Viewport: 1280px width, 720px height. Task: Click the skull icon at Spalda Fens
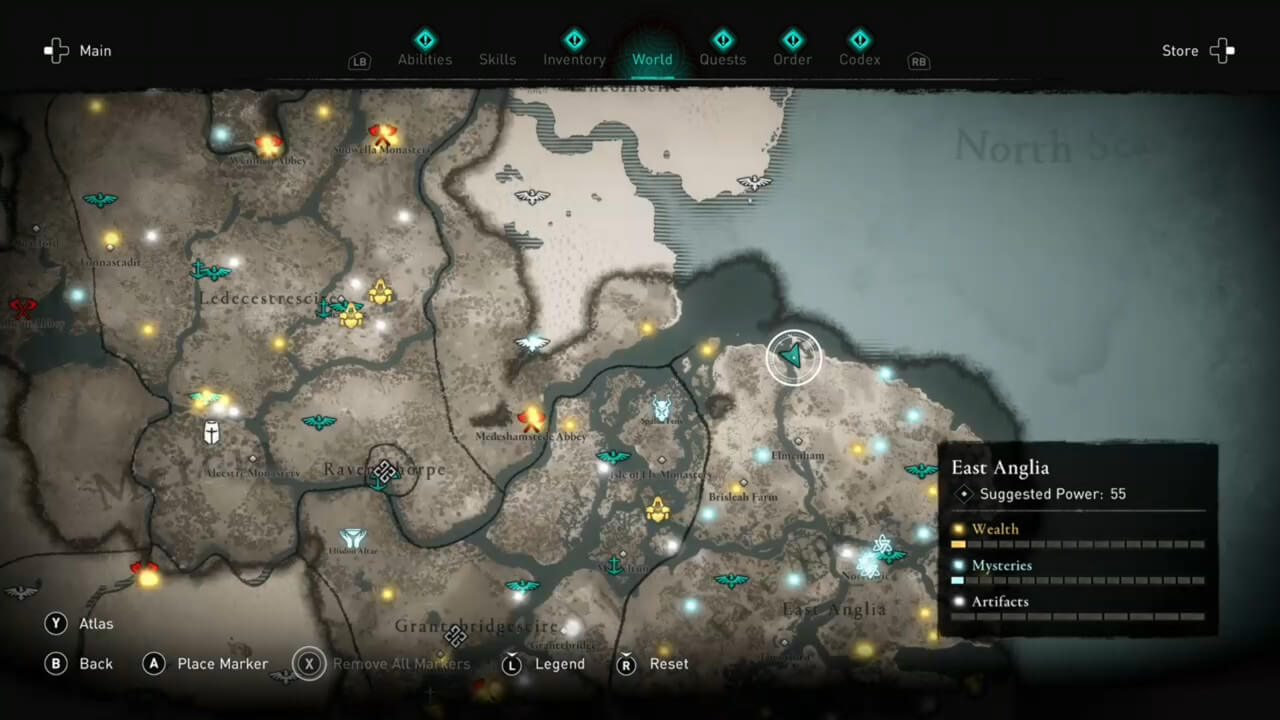[x=660, y=408]
